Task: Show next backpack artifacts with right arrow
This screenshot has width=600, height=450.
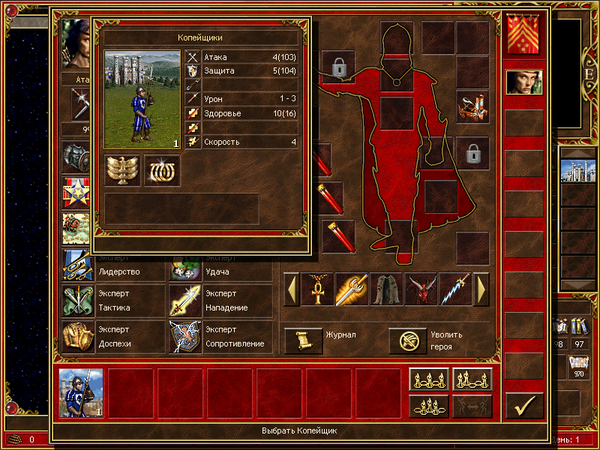Action: 481,290
